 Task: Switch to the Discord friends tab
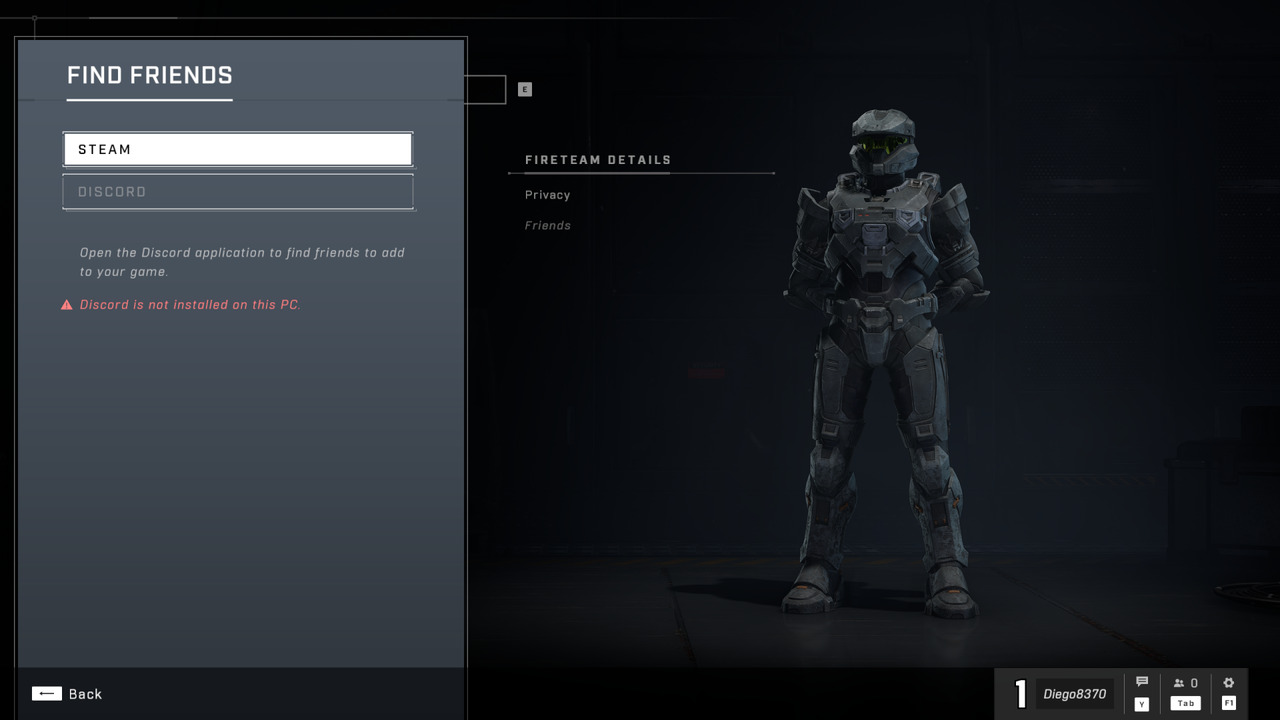point(237,191)
